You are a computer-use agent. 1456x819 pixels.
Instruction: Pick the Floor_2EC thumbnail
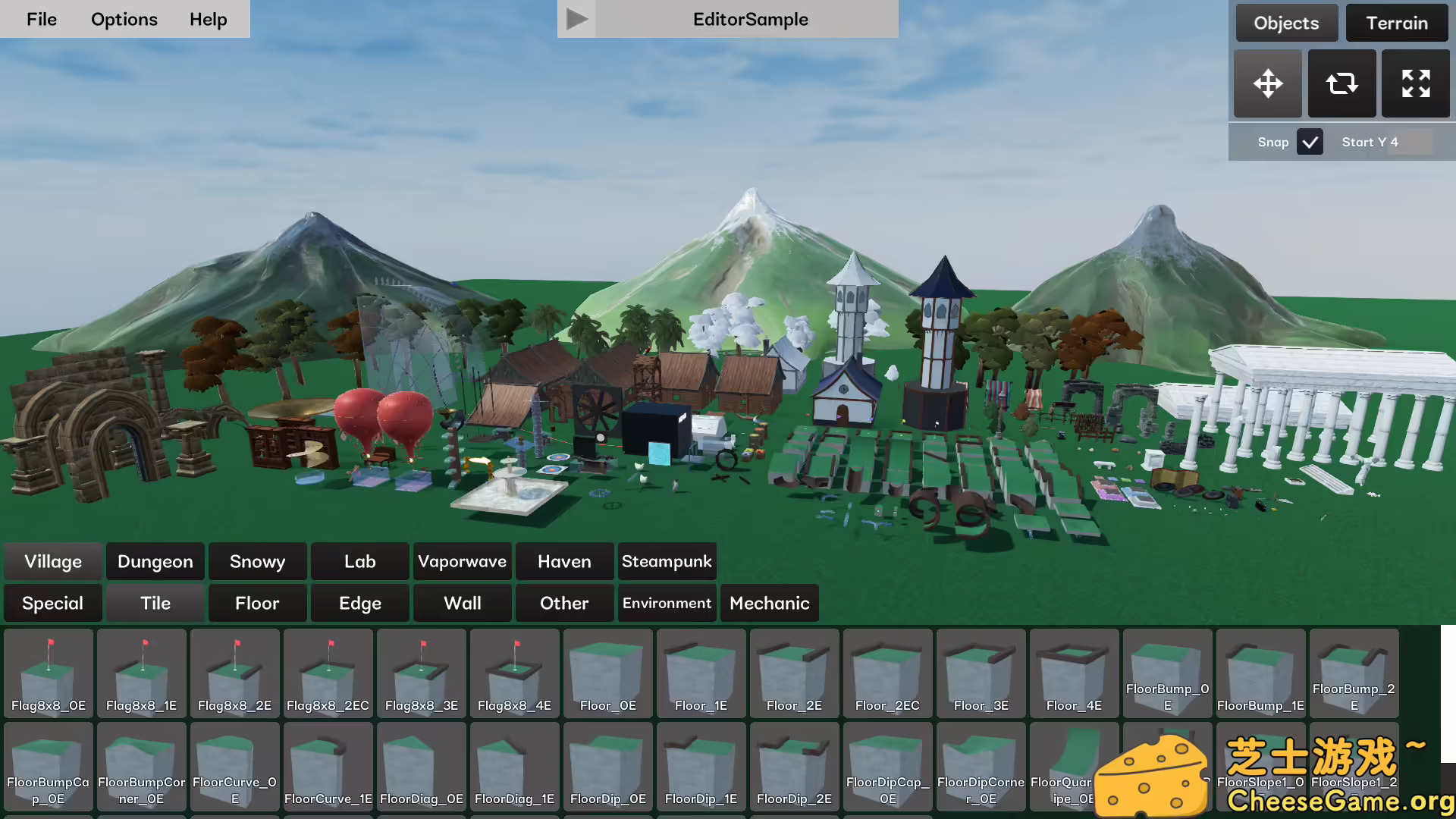tap(887, 673)
